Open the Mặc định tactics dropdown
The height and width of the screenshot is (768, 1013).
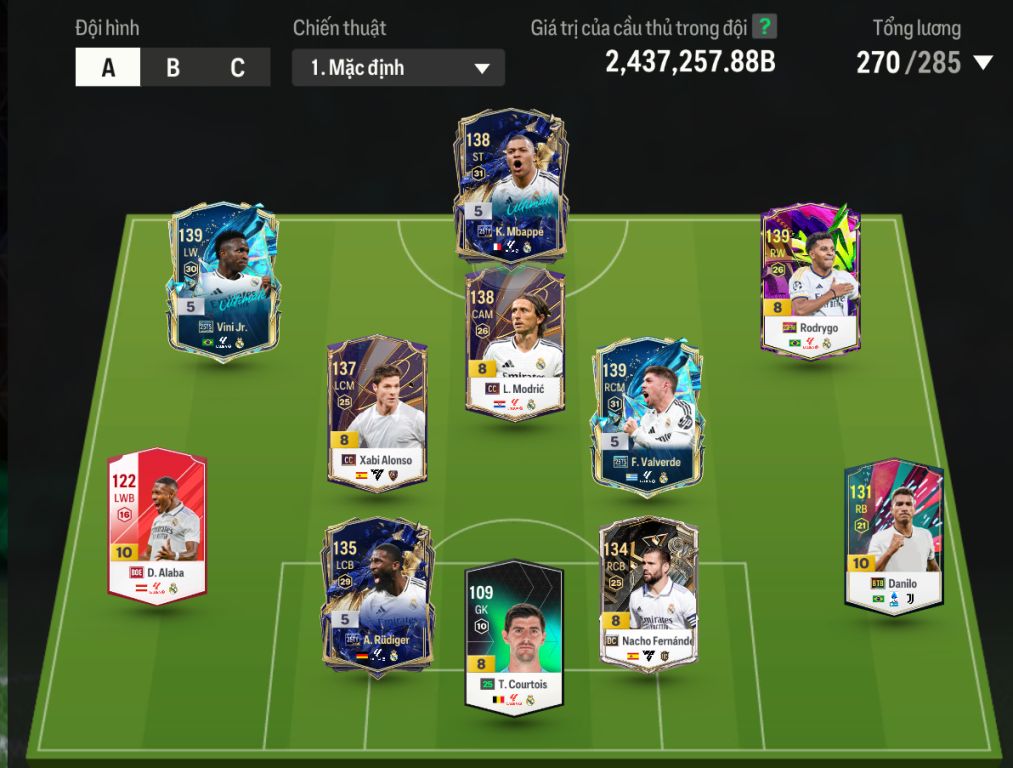pyautogui.click(x=398, y=68)
